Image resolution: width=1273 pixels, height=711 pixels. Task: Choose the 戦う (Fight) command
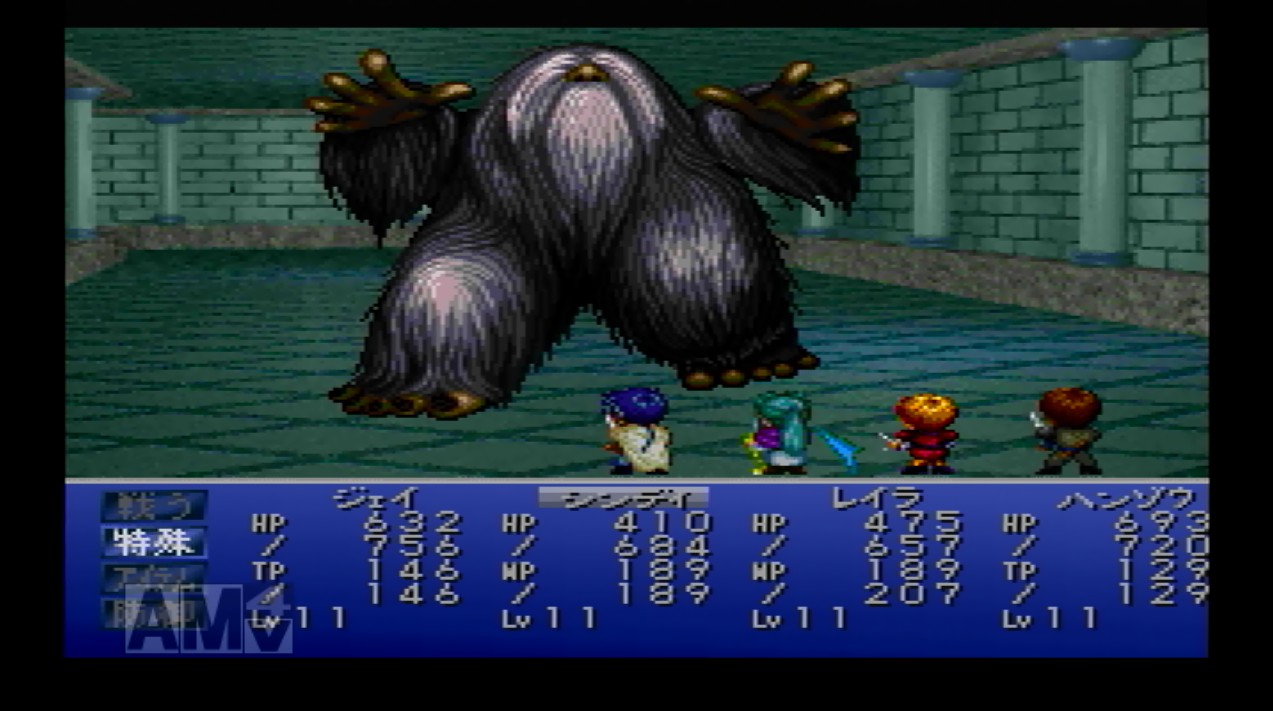(154, 506)
